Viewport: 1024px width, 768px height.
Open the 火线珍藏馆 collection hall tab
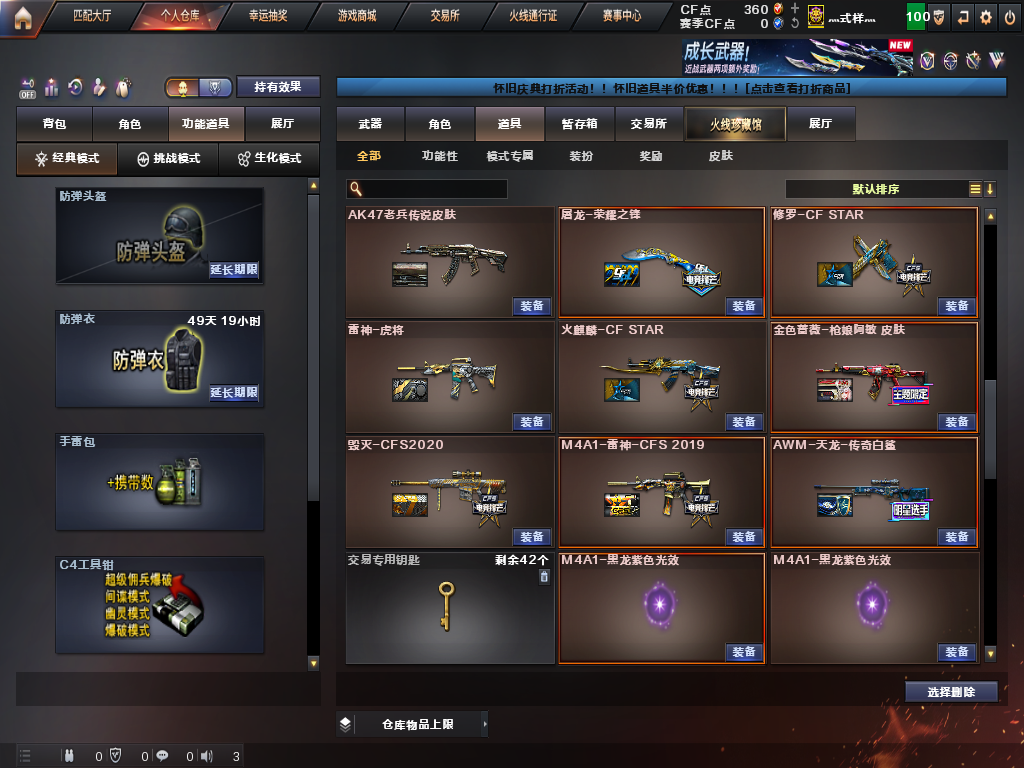click(735, 124)
